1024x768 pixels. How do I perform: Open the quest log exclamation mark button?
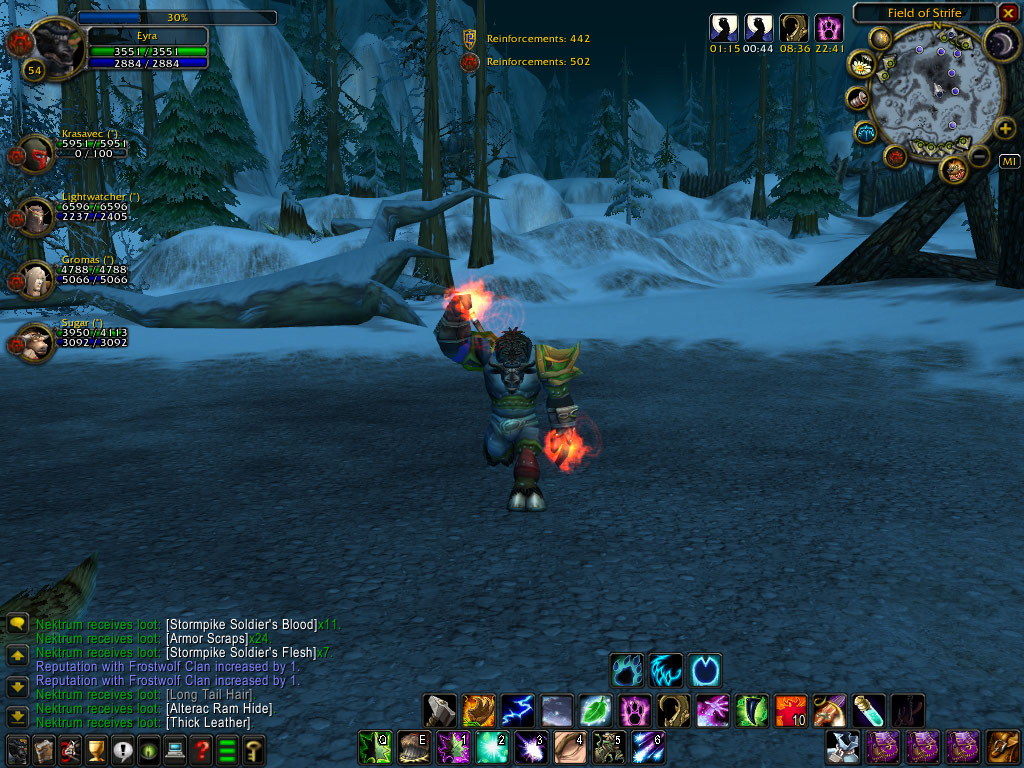(123, 749)
